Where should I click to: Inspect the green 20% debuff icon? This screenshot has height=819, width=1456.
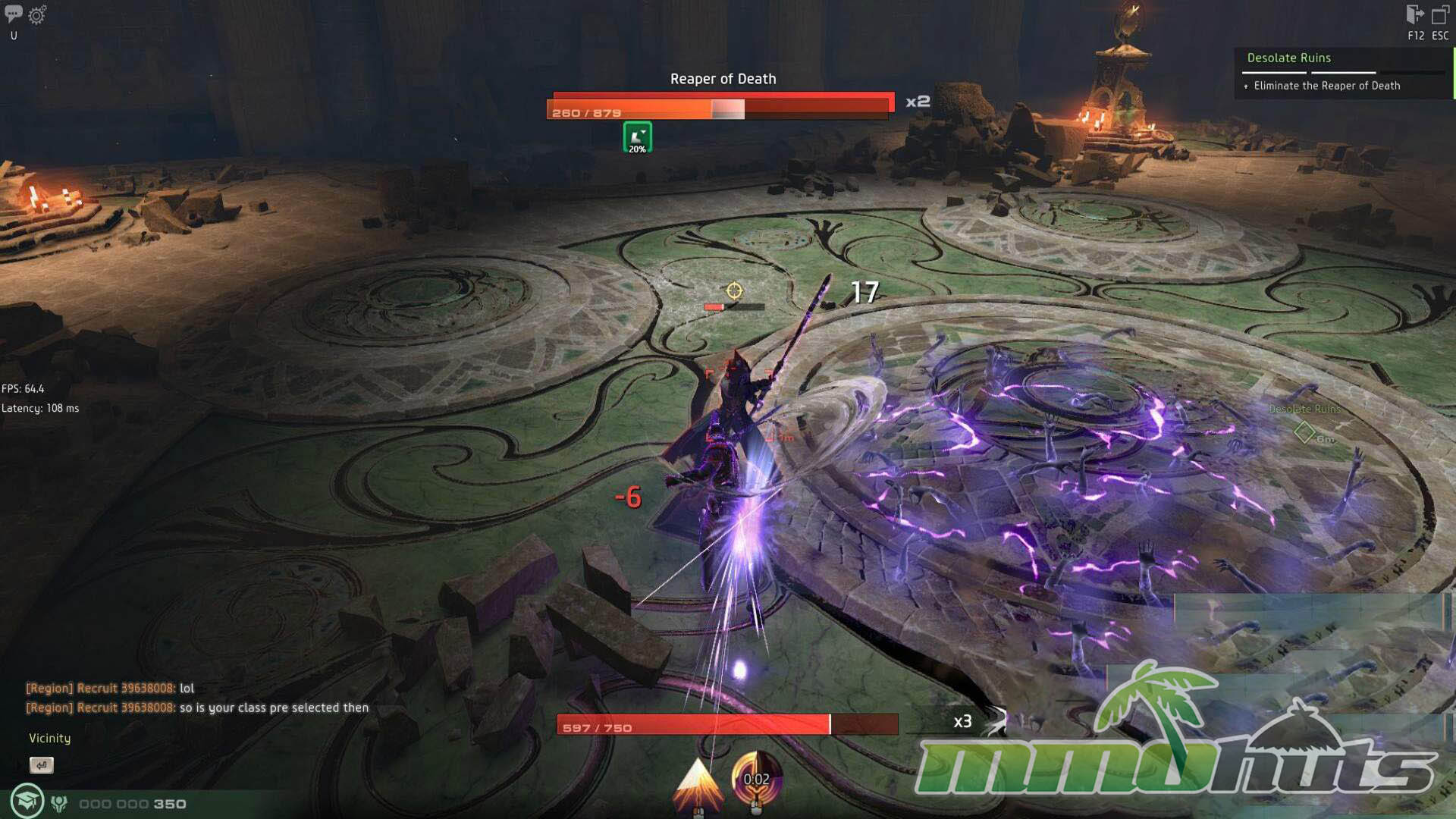click(637, 137)
